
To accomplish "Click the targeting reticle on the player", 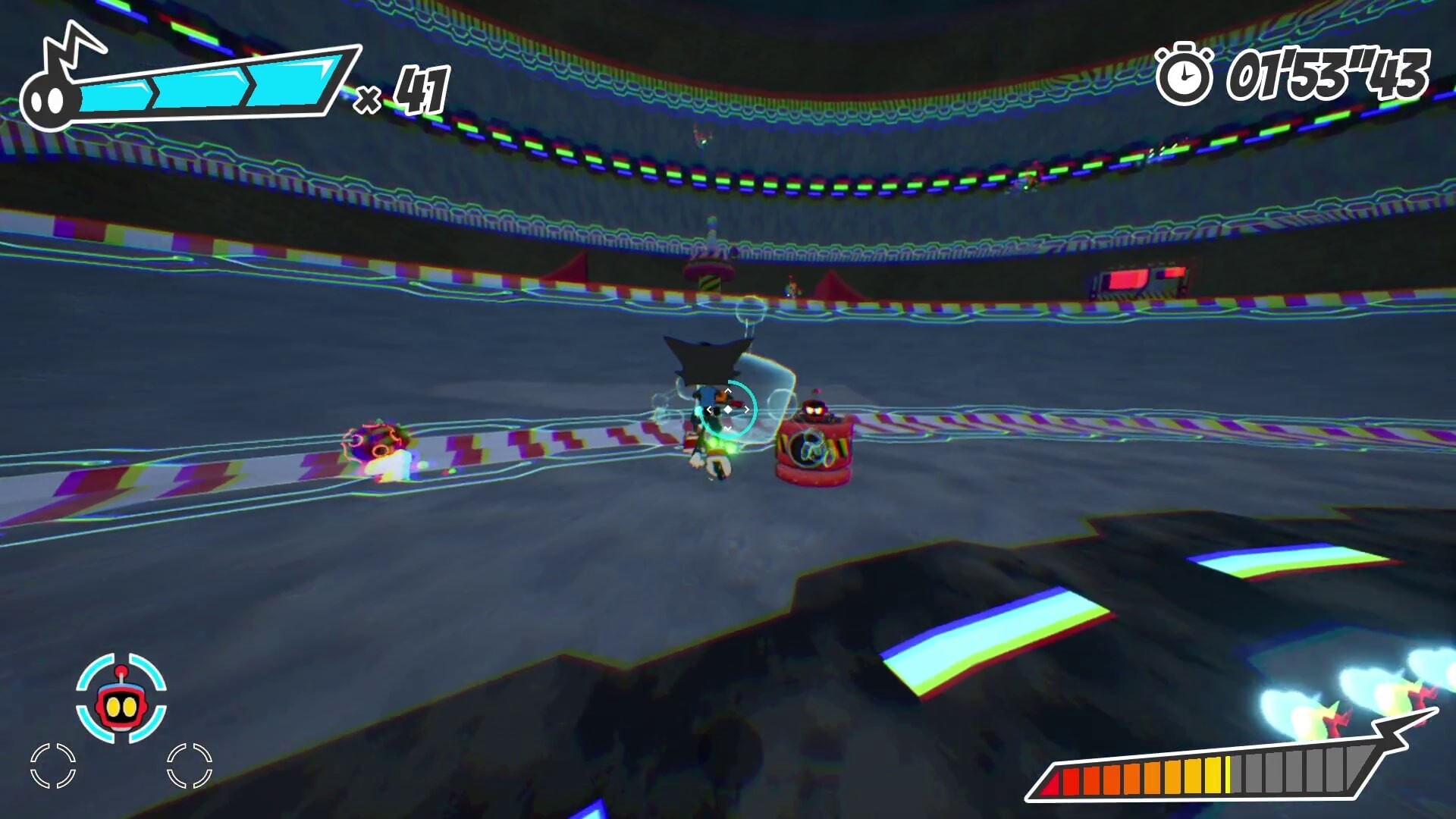I will click(x=730, y=408).
